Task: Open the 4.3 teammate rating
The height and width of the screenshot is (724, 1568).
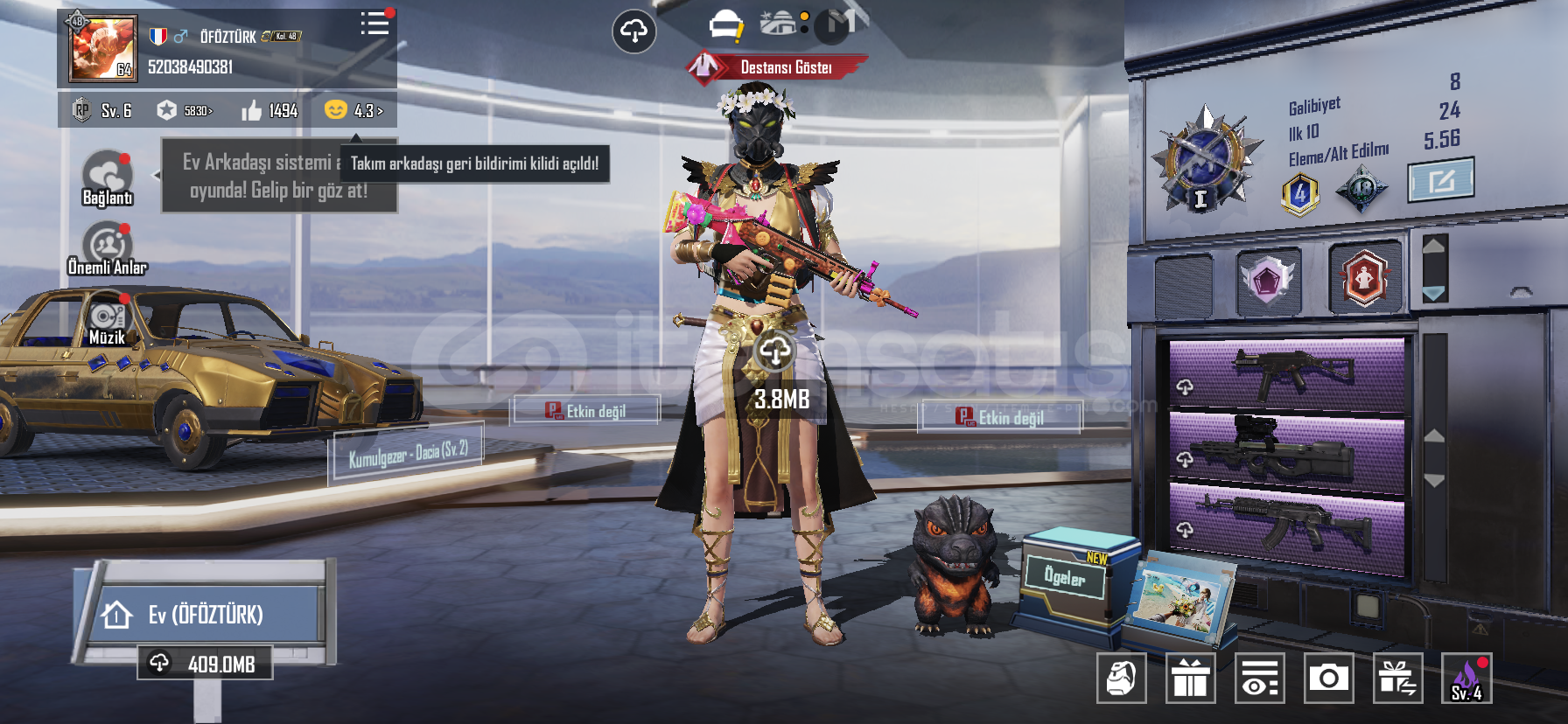Action: click(x=354, y=110)
